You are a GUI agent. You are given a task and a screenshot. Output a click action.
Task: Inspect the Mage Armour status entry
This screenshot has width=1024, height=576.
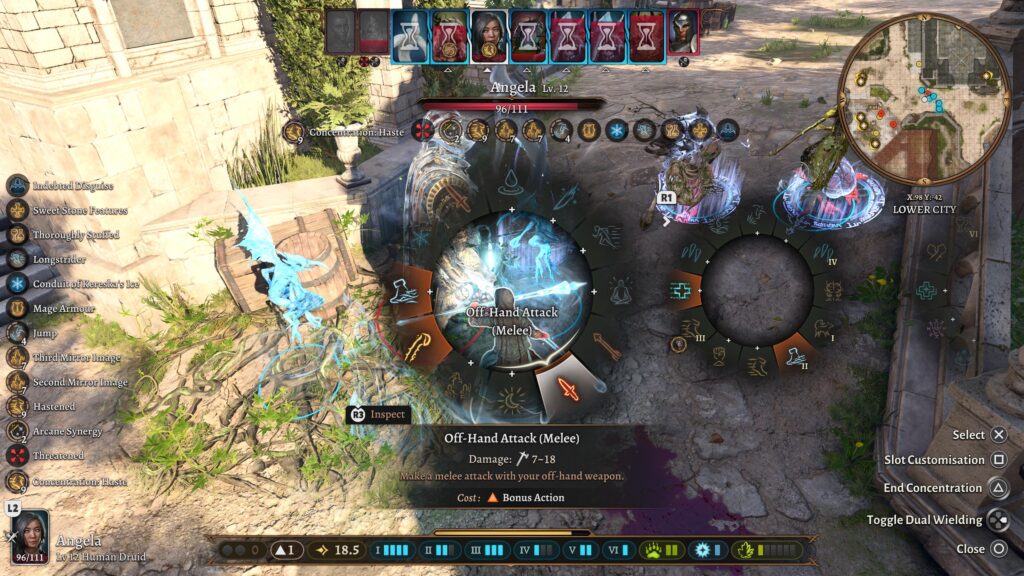(x=17, y=307)
